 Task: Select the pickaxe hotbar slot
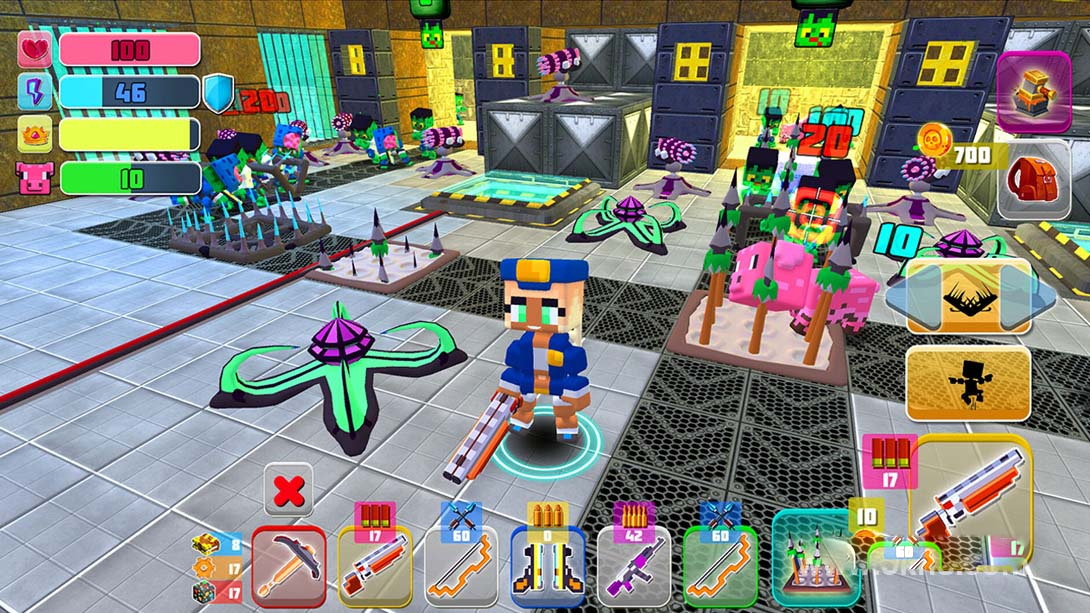(288, 567)
